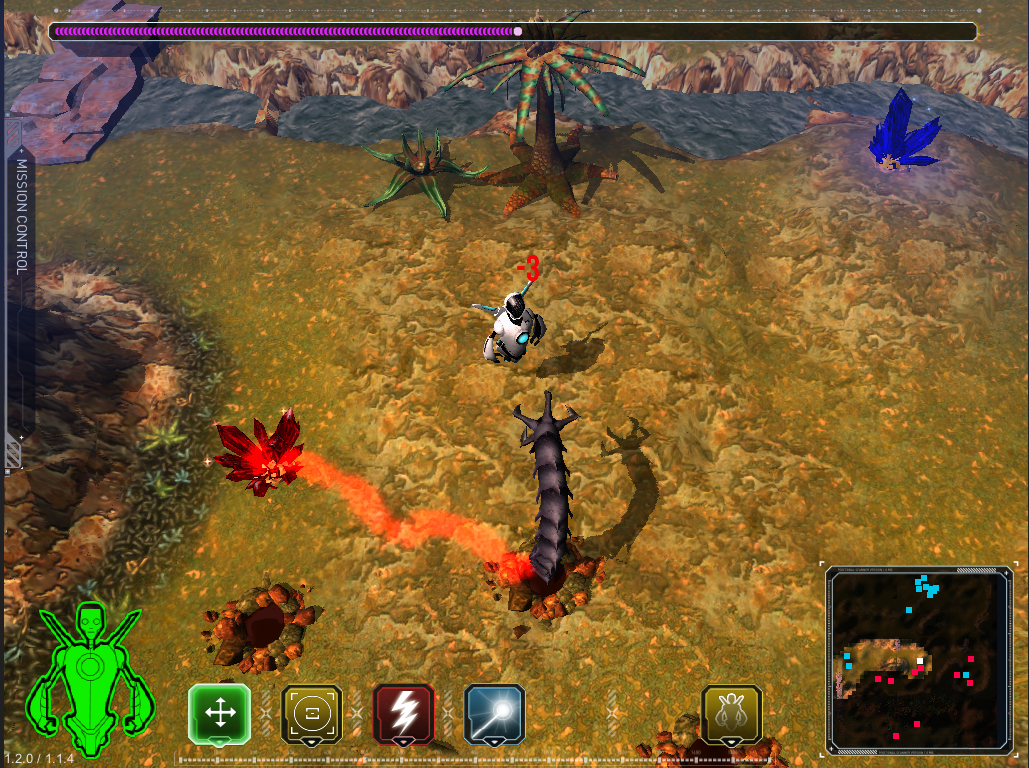The image size is (1029, 768).
Task: Use the blue light beam ability
Action: (494, 713)
